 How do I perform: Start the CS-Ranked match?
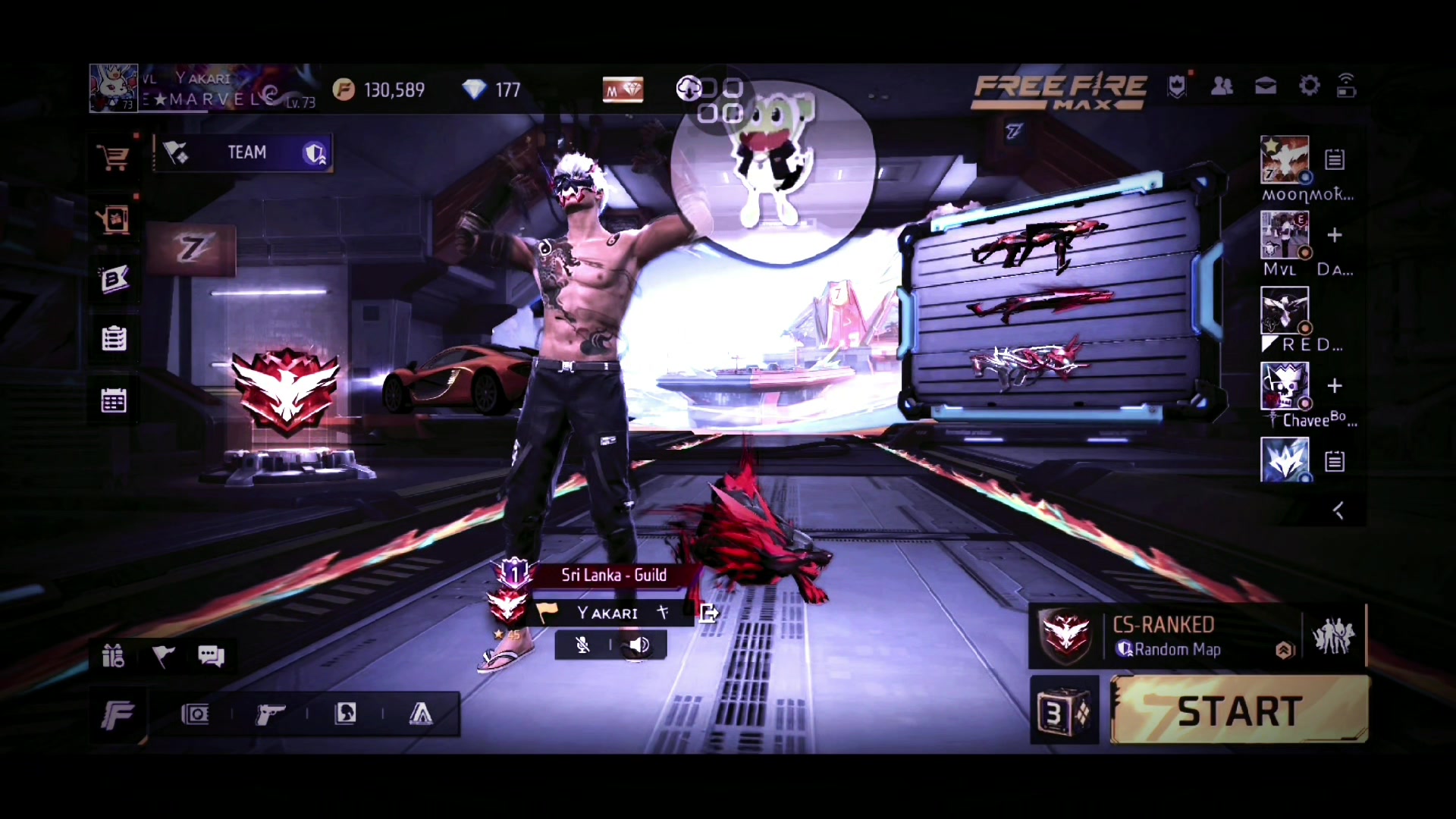point(1239,711)
